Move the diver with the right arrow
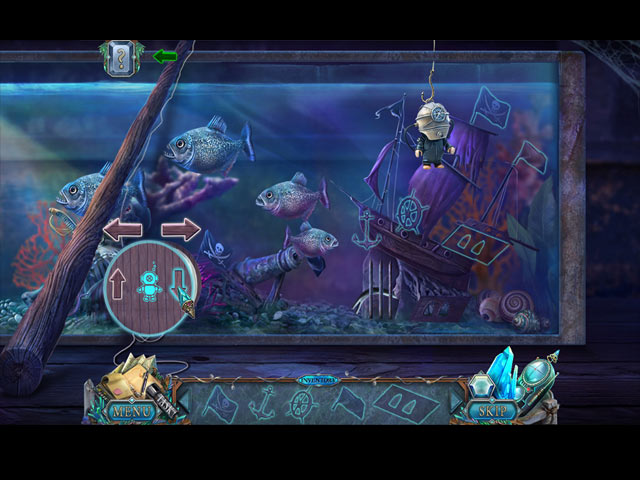Screen dimensions: 640x480 [x=180, y=229]
